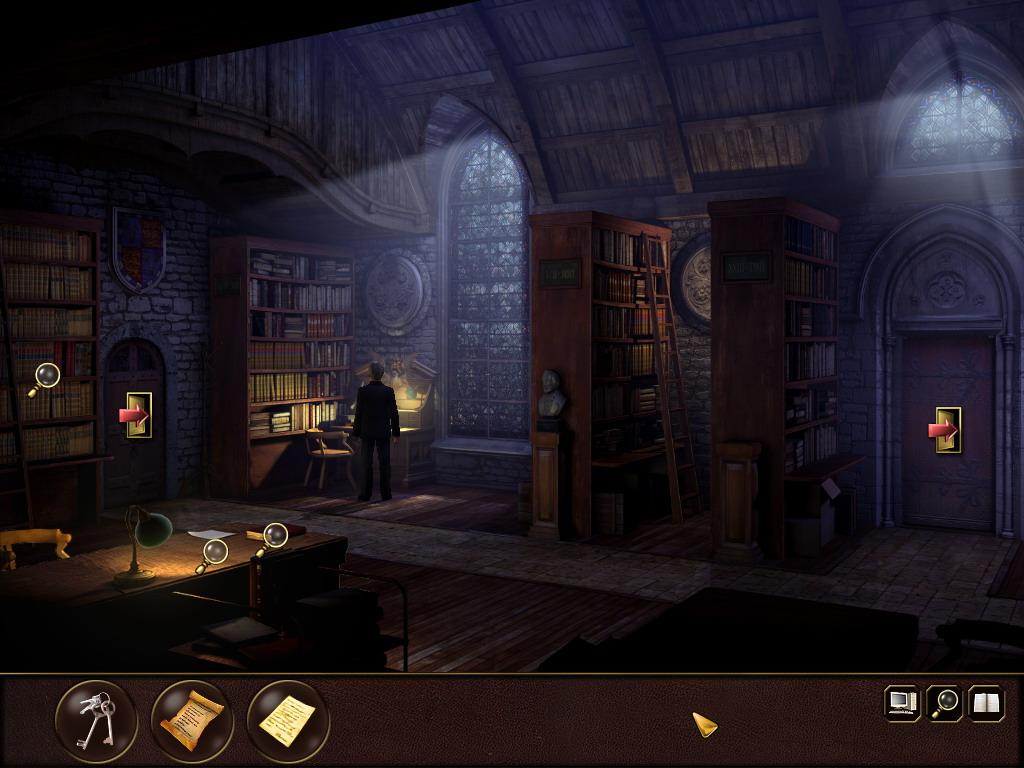Choose the yellow paper note in inventory
This screenshot has width=1024, height=768.
[287, 720]
